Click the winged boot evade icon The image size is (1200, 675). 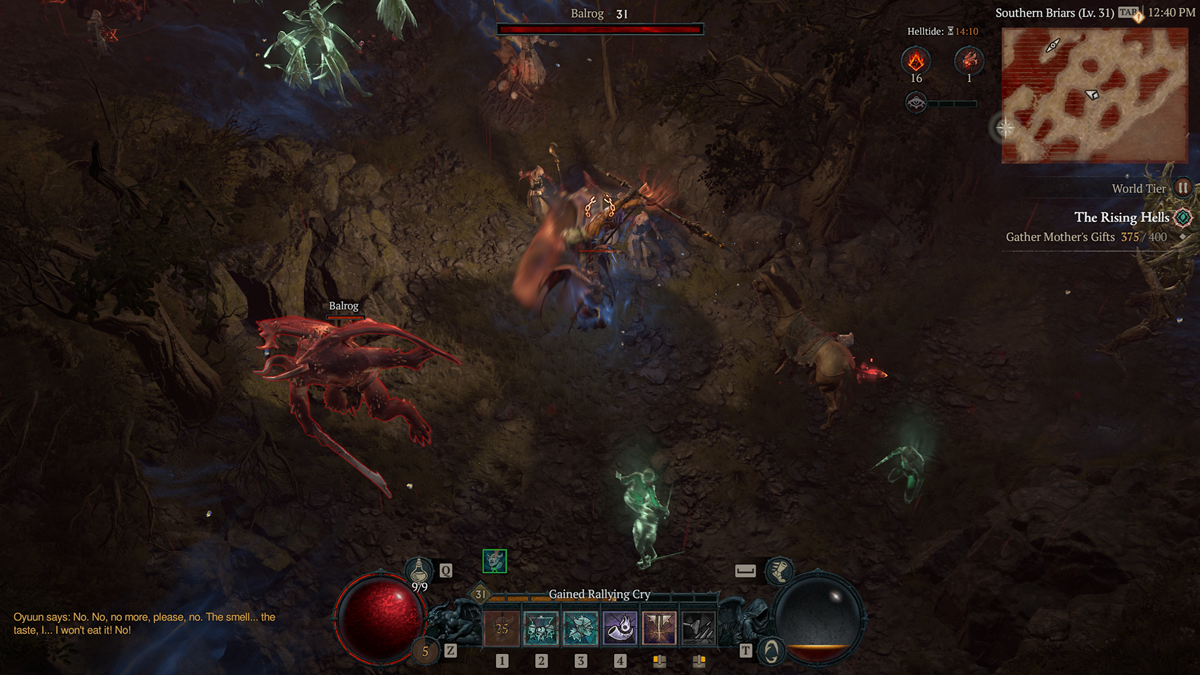tap(780, 571)
